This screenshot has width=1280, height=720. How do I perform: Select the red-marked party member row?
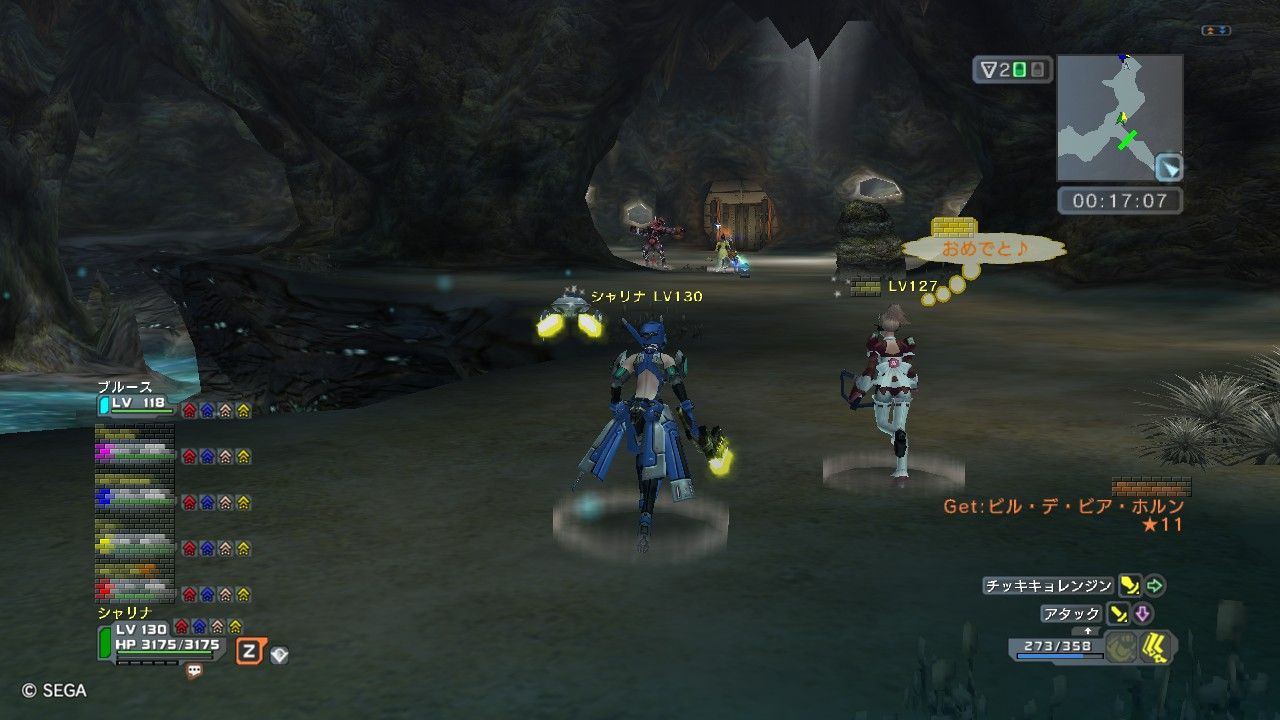tap(135, 588)
